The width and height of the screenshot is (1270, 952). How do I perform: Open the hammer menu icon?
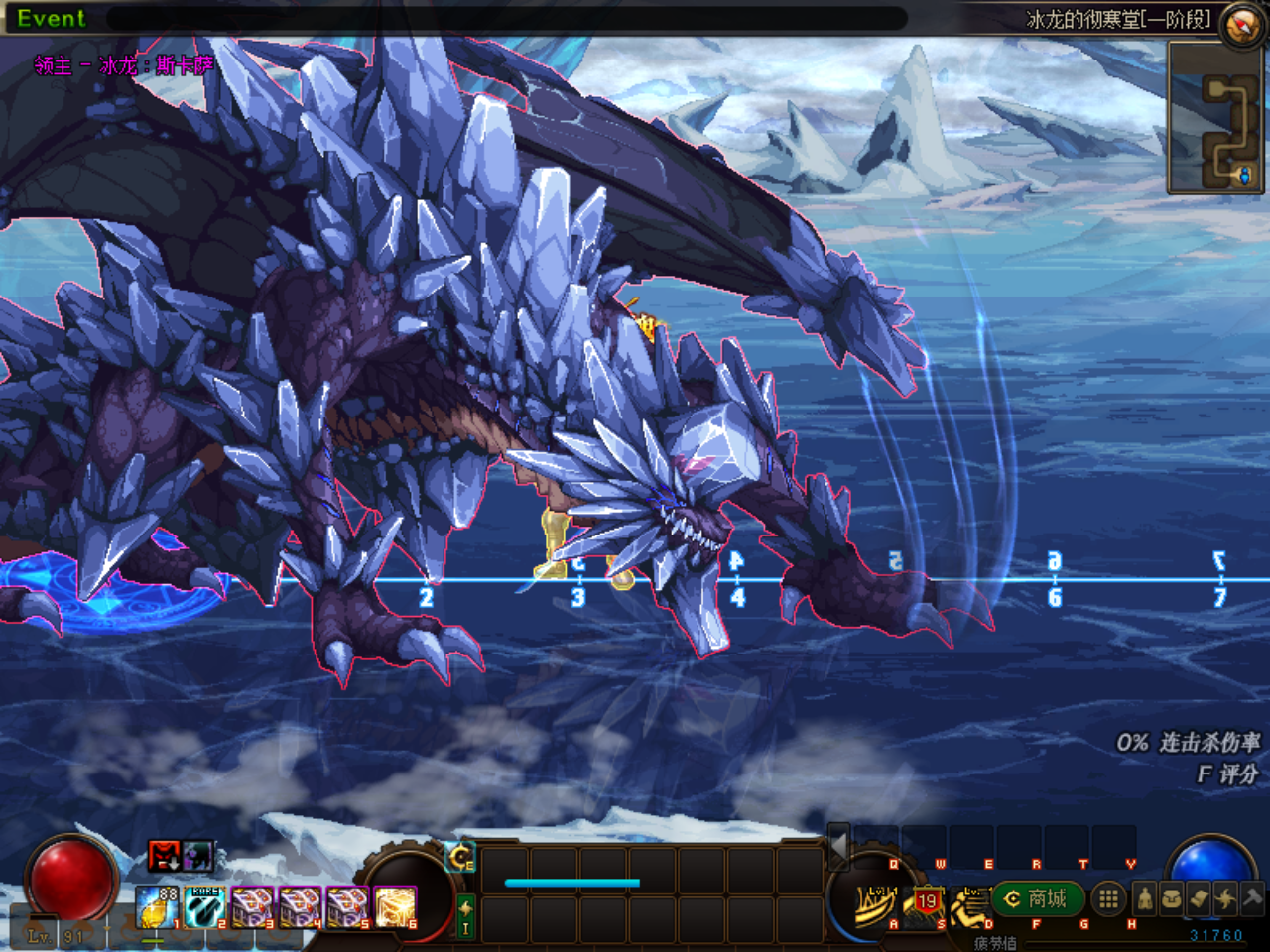pos(1252,899)
